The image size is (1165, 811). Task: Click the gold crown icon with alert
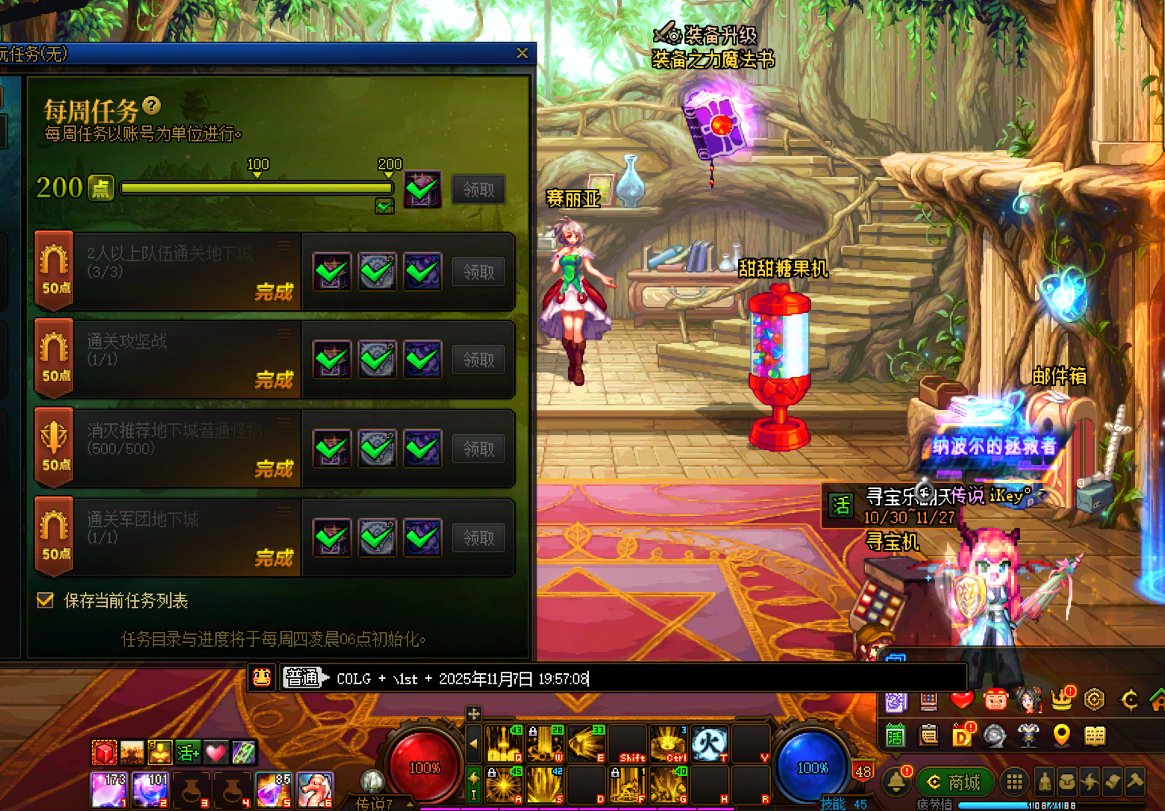1061,699
